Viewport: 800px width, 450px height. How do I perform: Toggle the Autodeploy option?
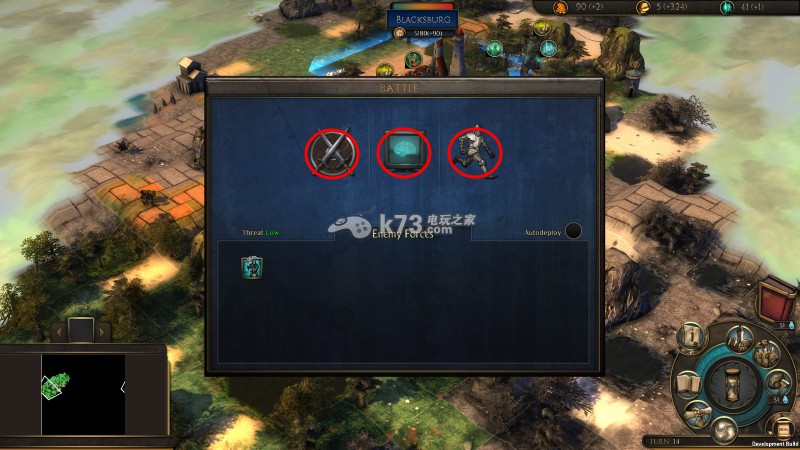coord(573,231)
